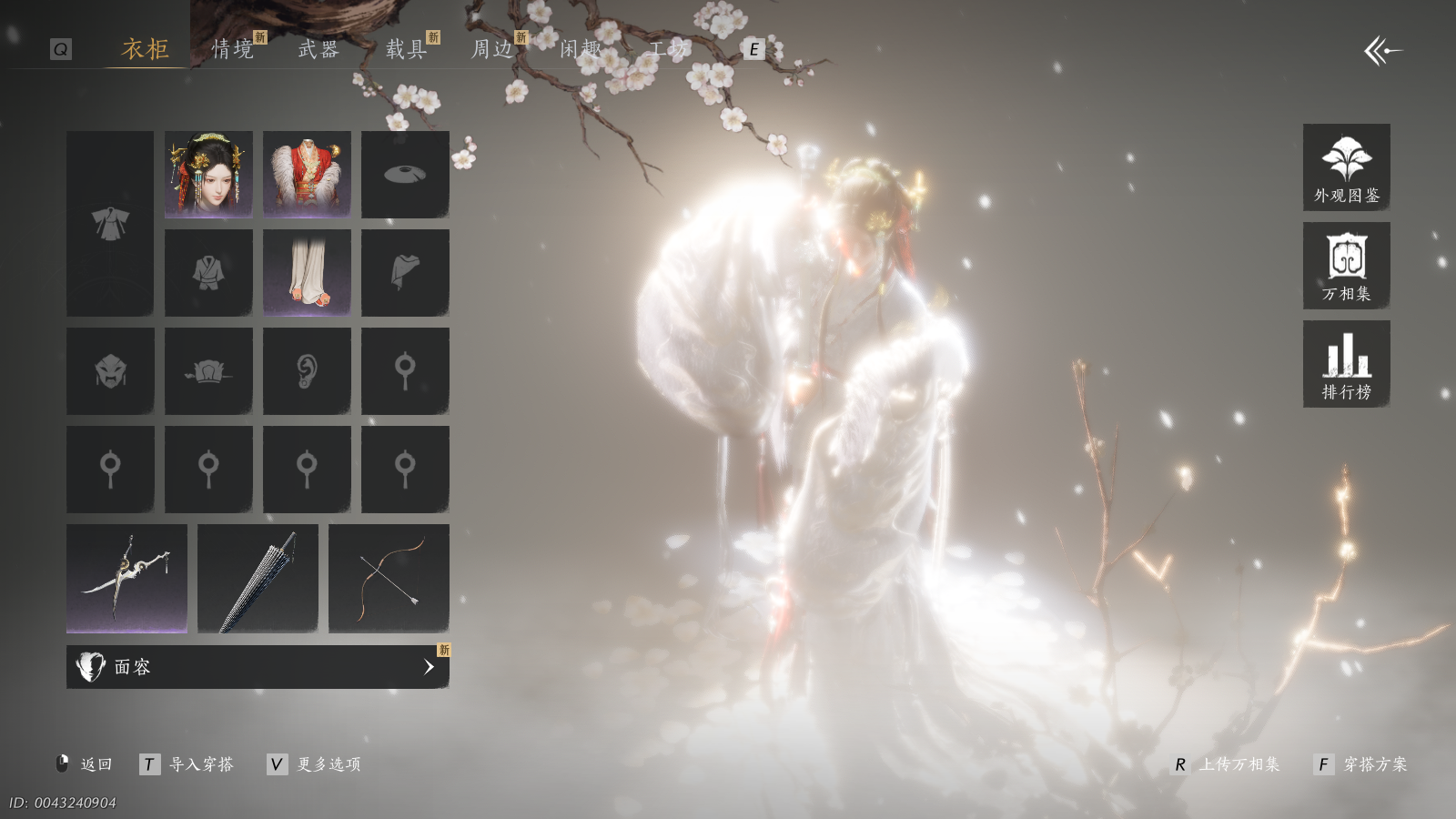Viewport: 1456px width, 819px height.
Task: Switch to the 情境 tab
Action: (233, 49)
